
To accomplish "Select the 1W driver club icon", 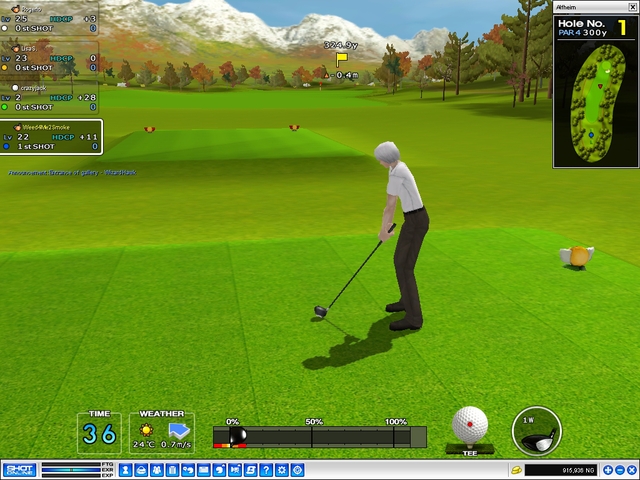I will 537,431.
